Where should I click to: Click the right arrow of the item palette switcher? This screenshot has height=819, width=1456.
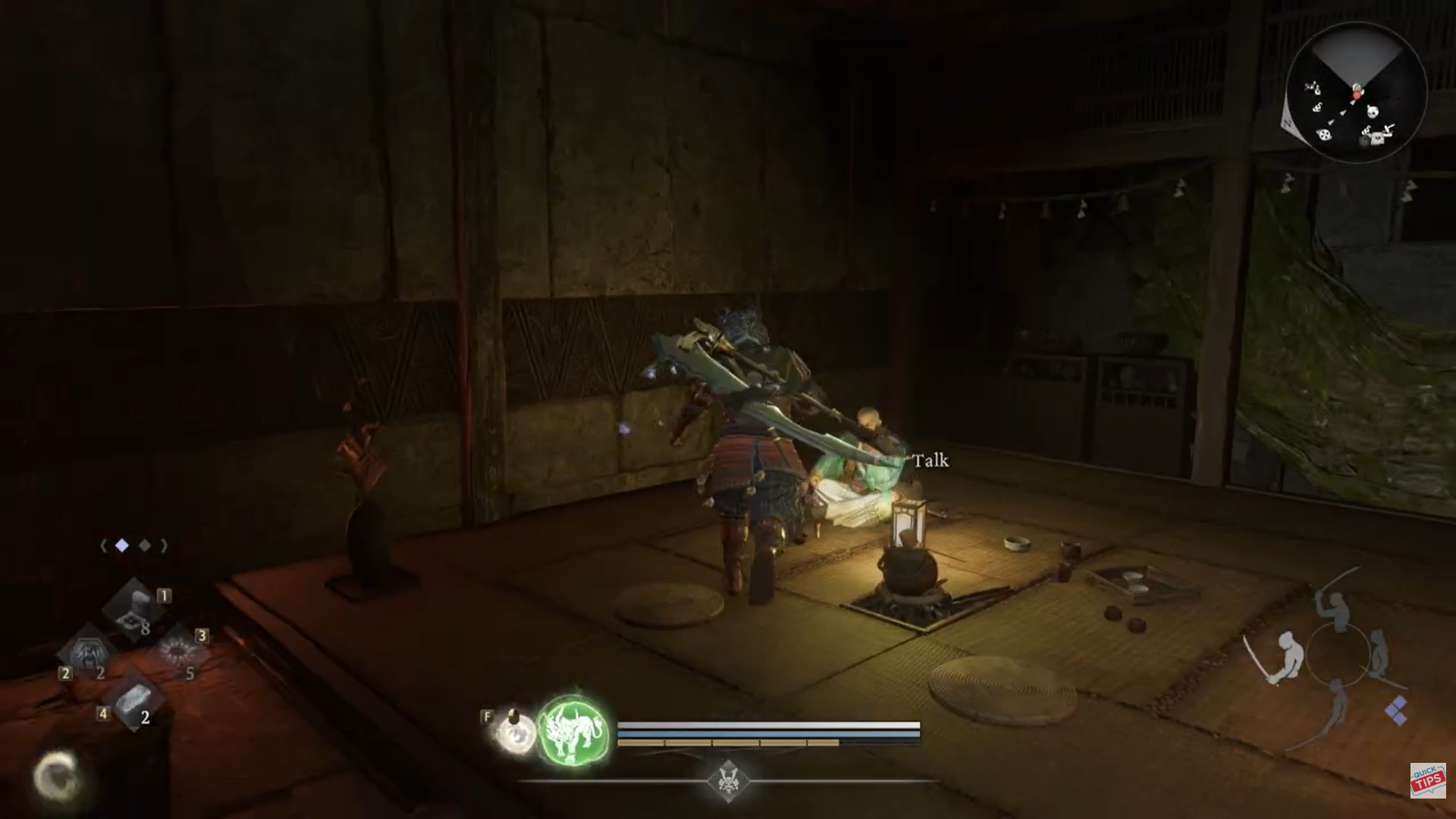164,545
